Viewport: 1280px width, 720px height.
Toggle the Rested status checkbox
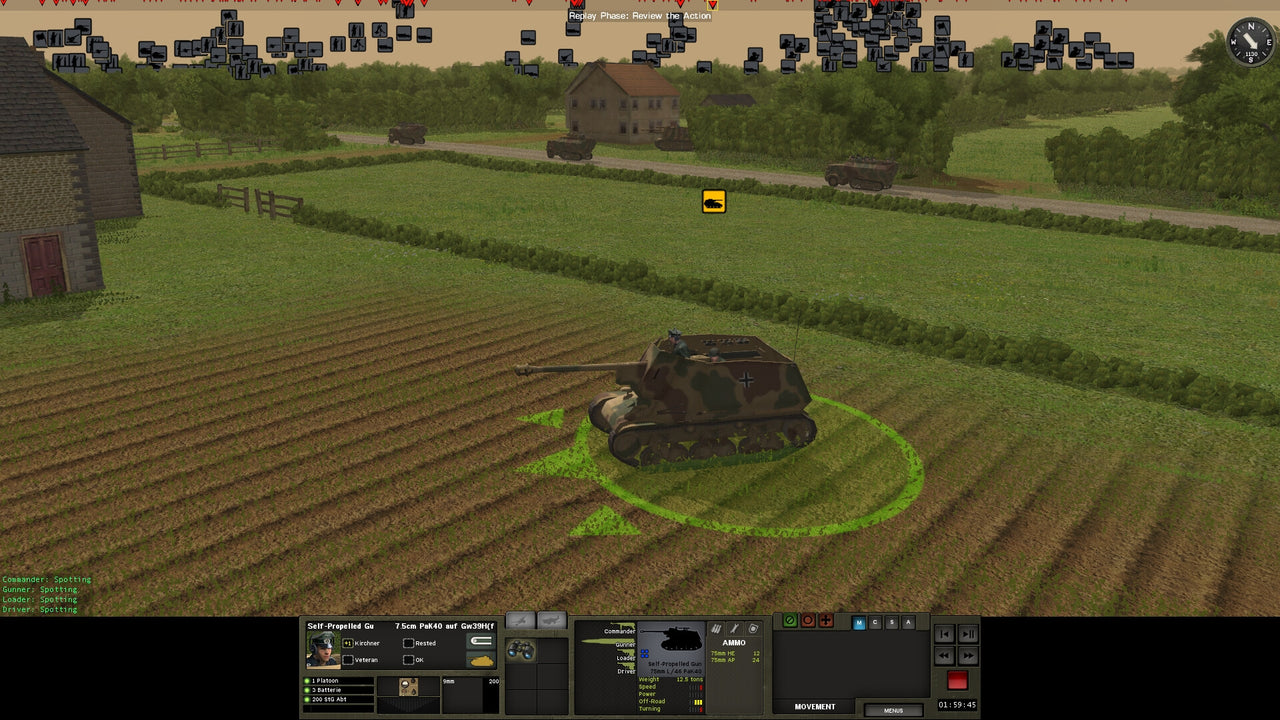pos(408,644)
